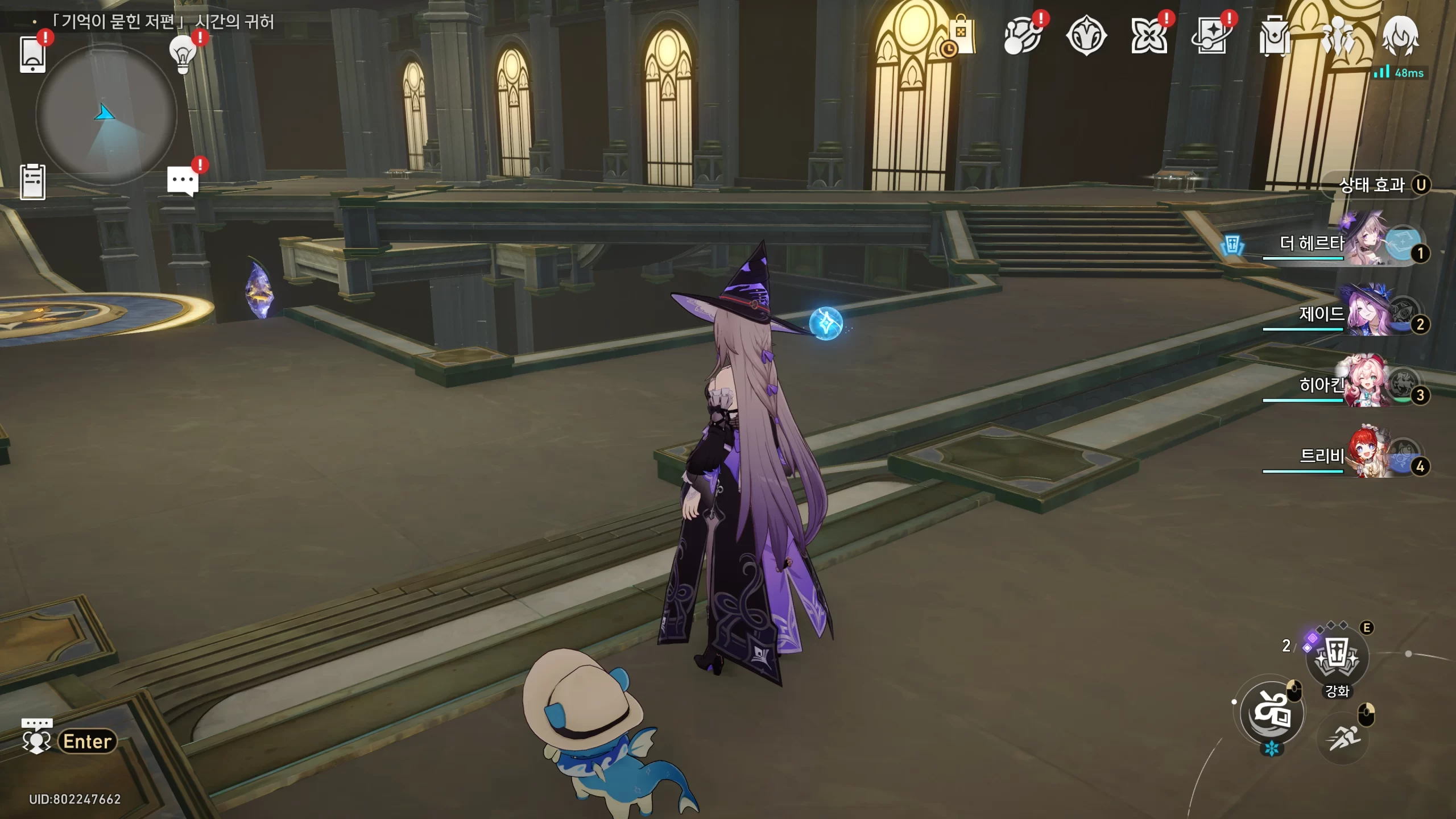Open the clipboard mission log

32,182
